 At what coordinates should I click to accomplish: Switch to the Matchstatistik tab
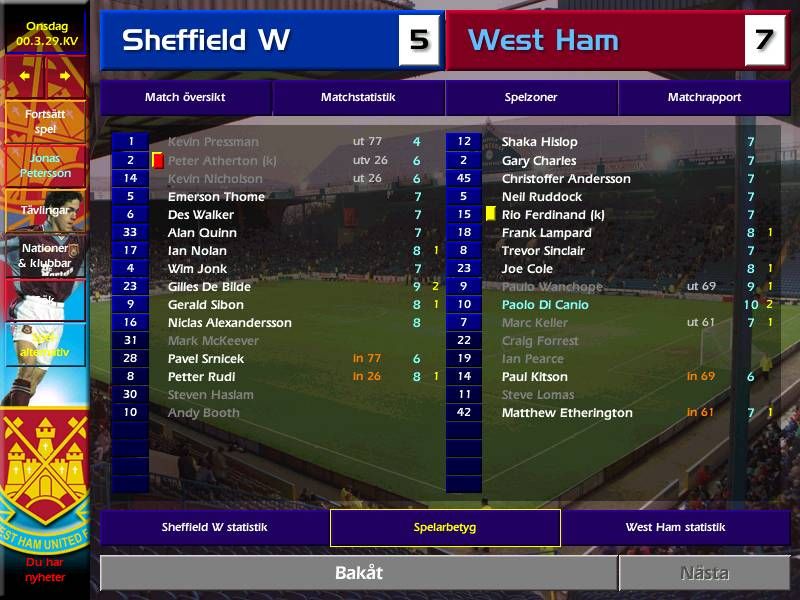(x=358, y=98)
